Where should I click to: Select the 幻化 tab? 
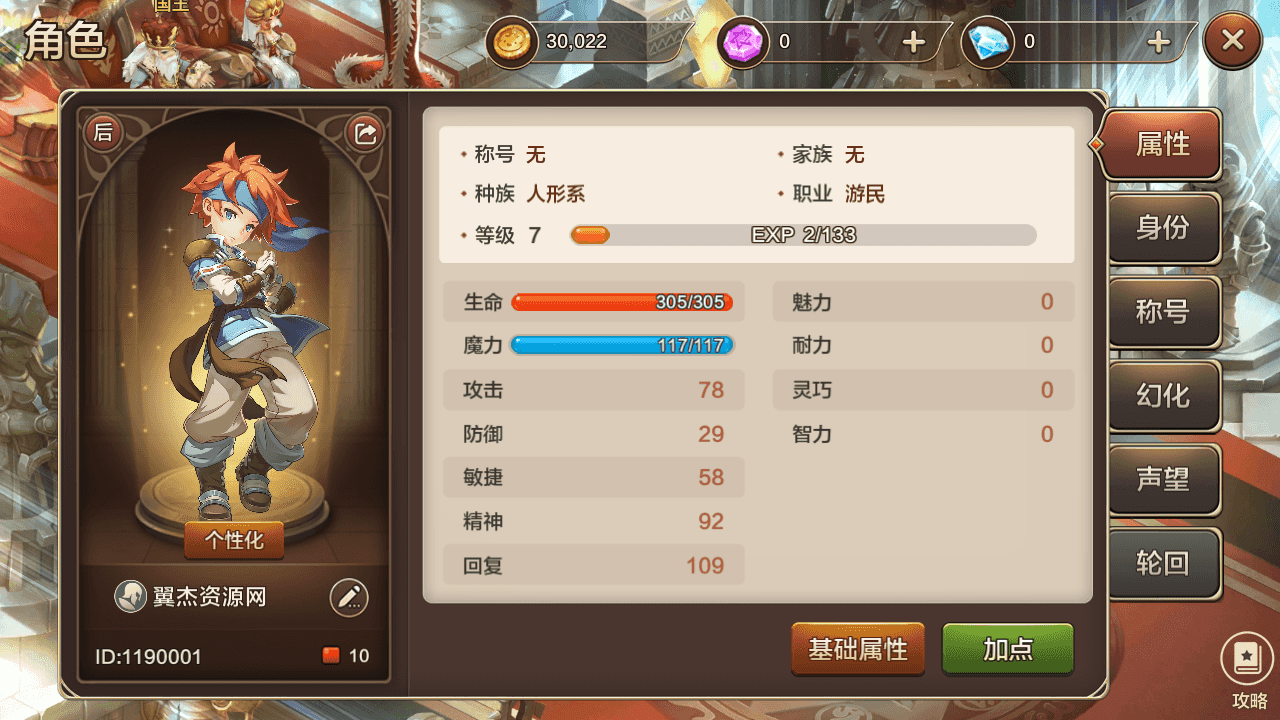coord(1163,396)
